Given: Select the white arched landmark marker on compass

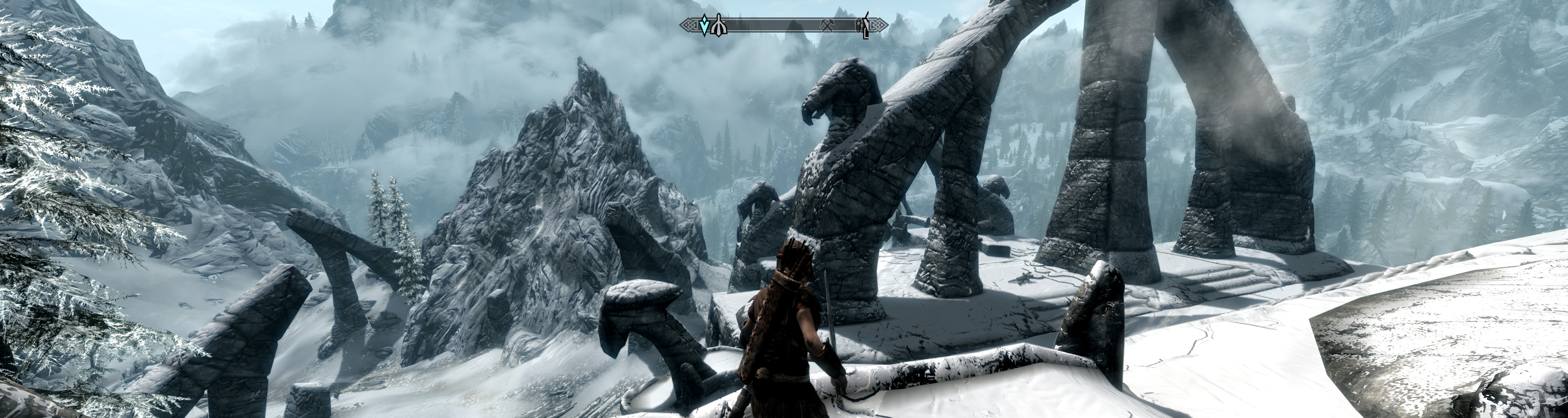Looking at the screenshot, I should (x=718, y=26).
